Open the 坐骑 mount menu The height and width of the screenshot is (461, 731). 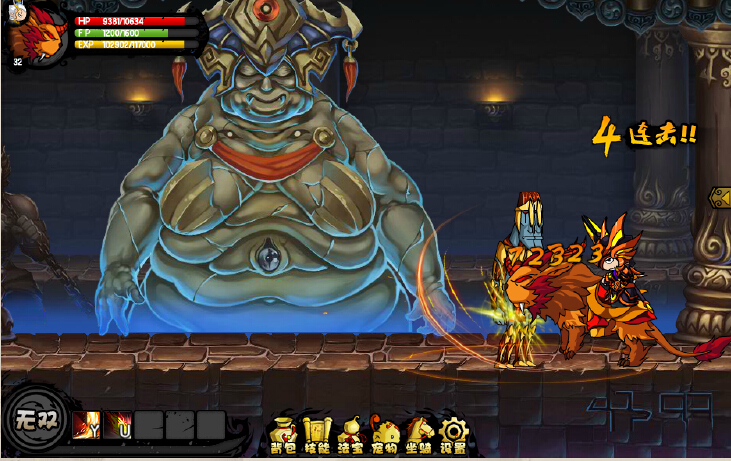click(x=419, y=434)
